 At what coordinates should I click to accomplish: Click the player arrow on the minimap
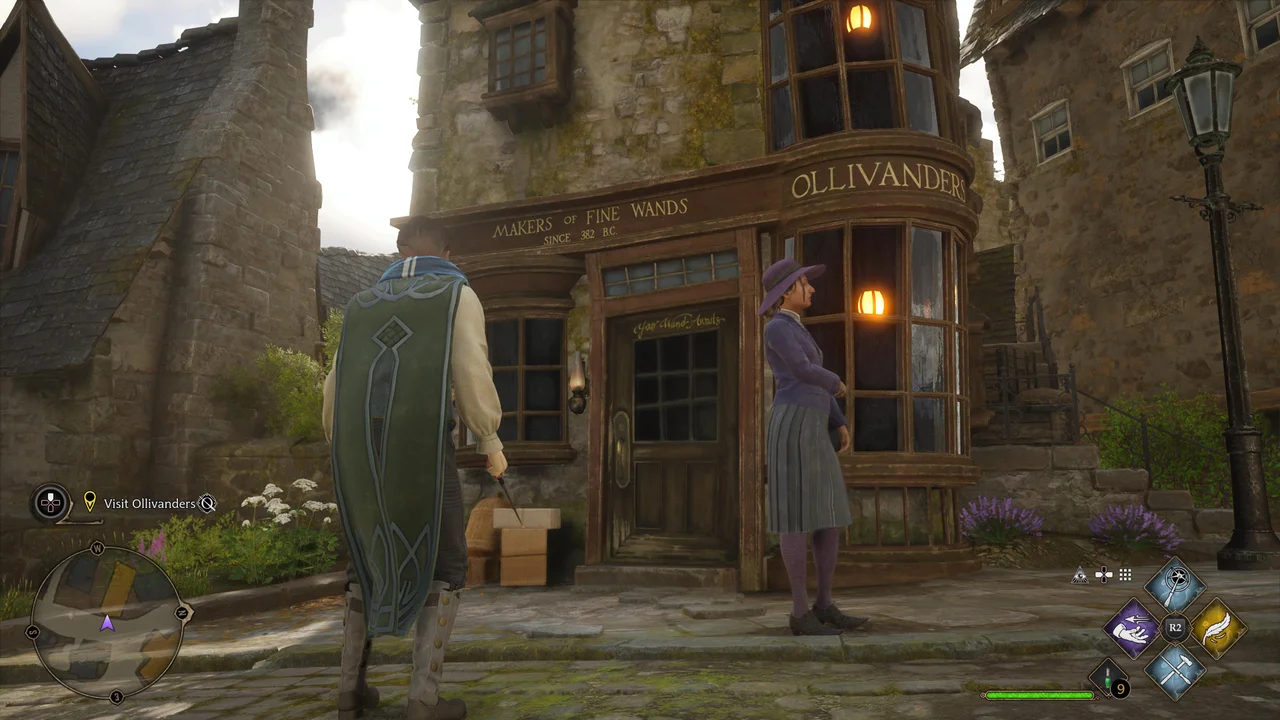coord(107,623)
